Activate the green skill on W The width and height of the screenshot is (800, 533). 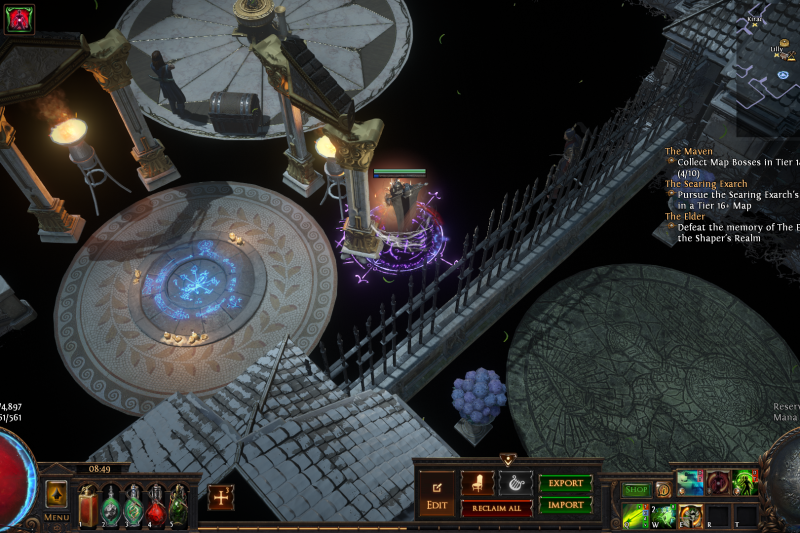pos(663,516)
